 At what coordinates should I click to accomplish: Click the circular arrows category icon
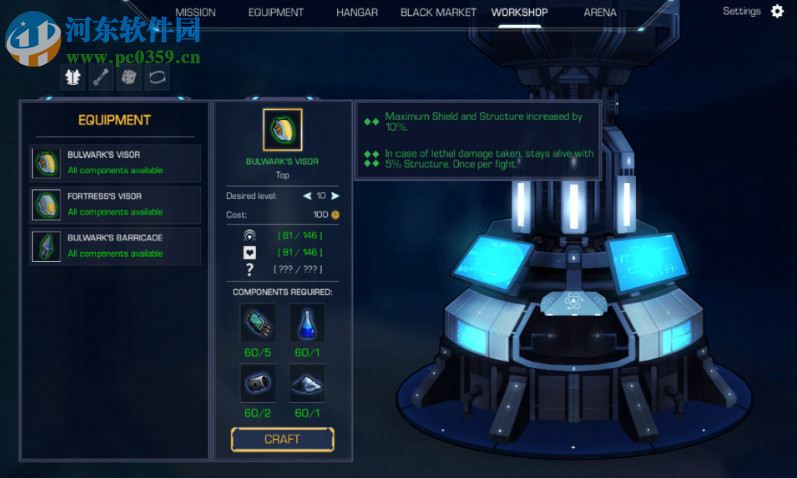(x=156, y=77)
